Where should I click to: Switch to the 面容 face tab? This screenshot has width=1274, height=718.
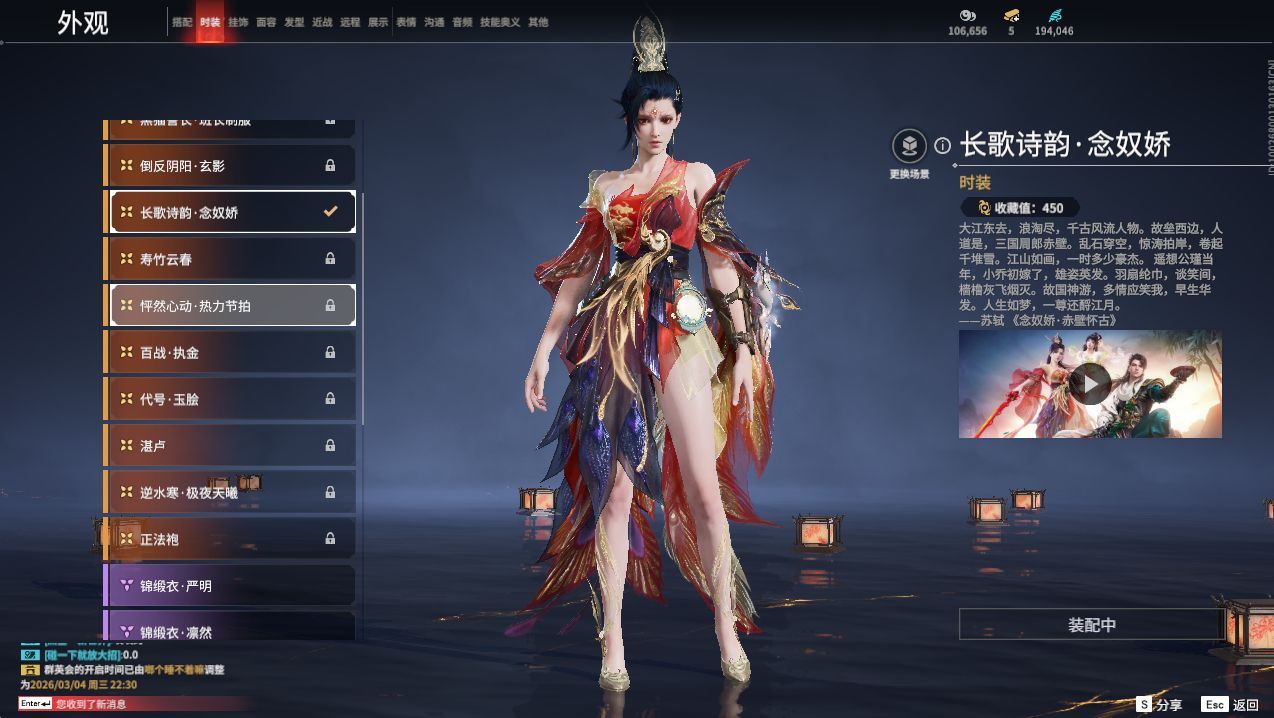coord(266,22)
